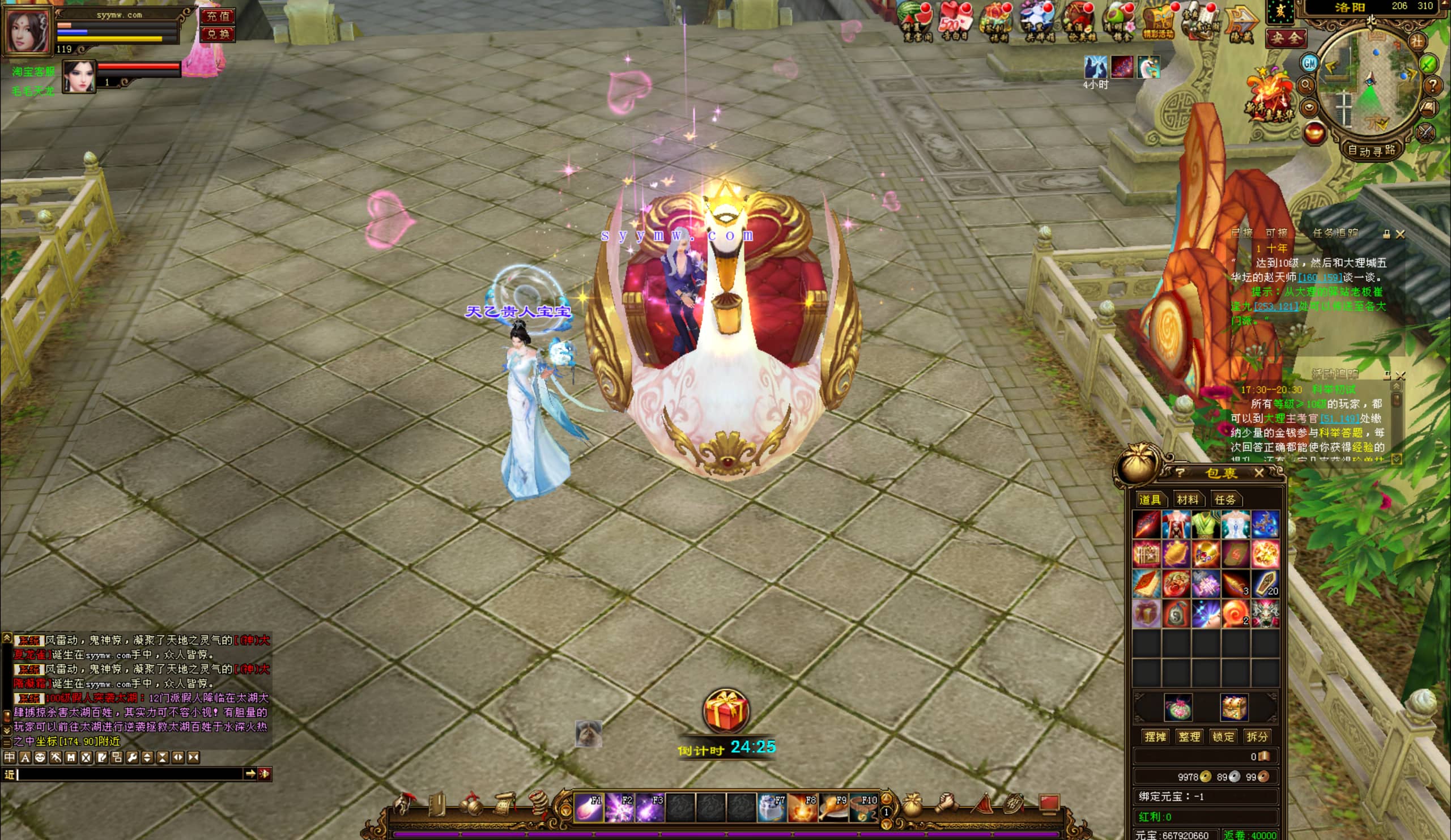Start 自动寻路 auto-pathfinding
The image size is (1451, 840).
click(1372, 150)
